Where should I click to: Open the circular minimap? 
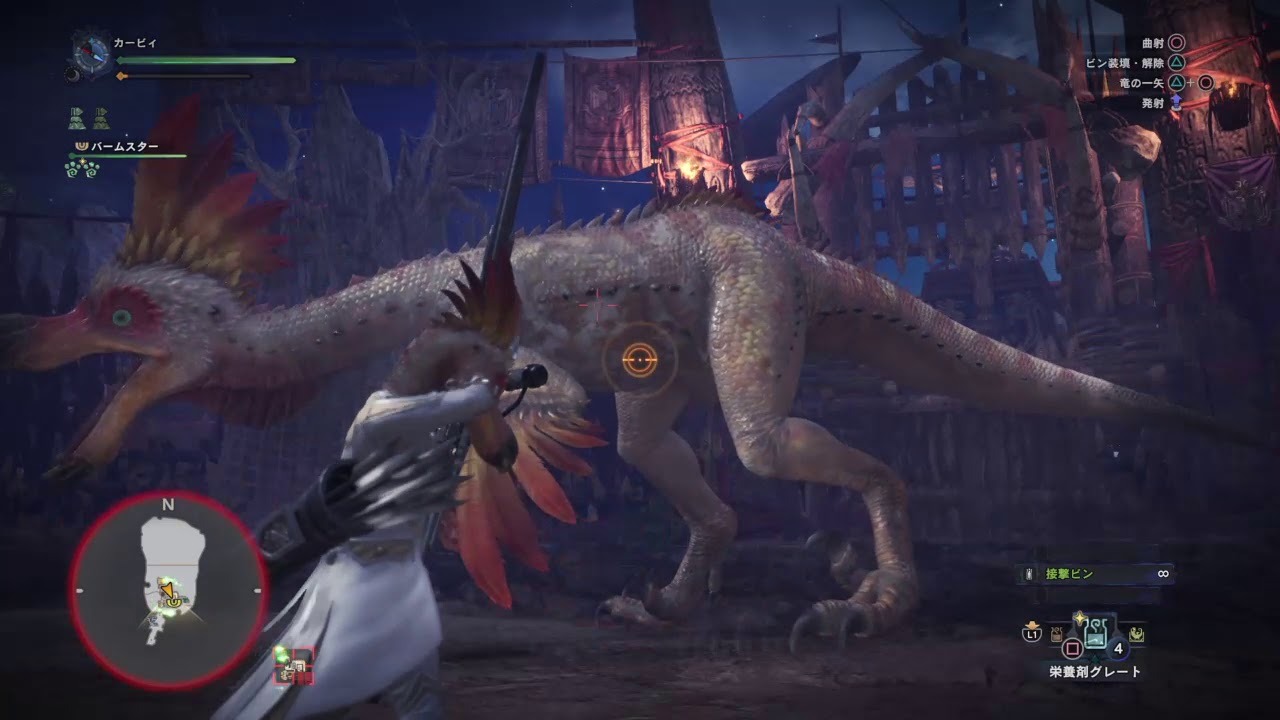coord(168,590)
